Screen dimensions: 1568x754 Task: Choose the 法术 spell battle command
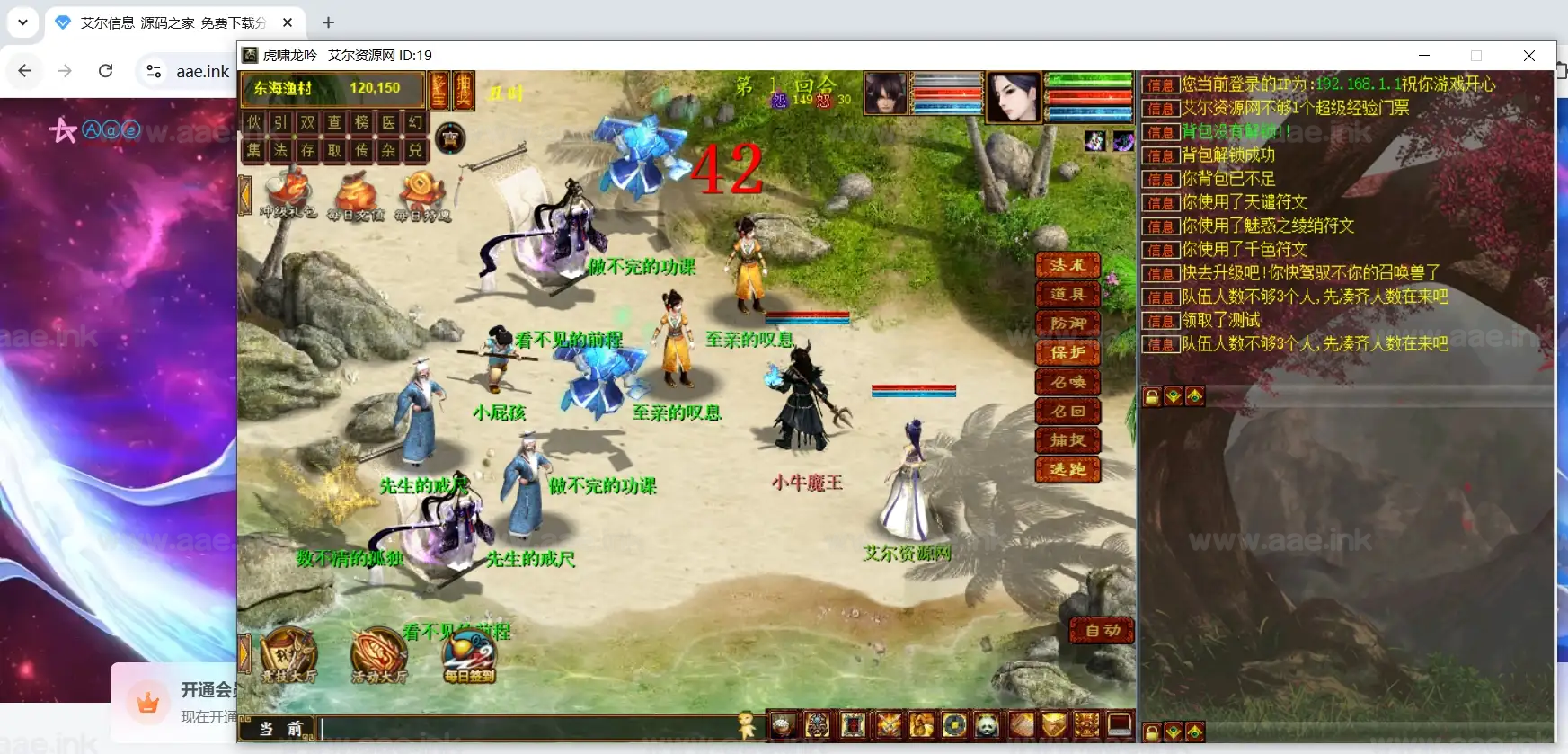pyautogui.click(x=1067, y=265)
